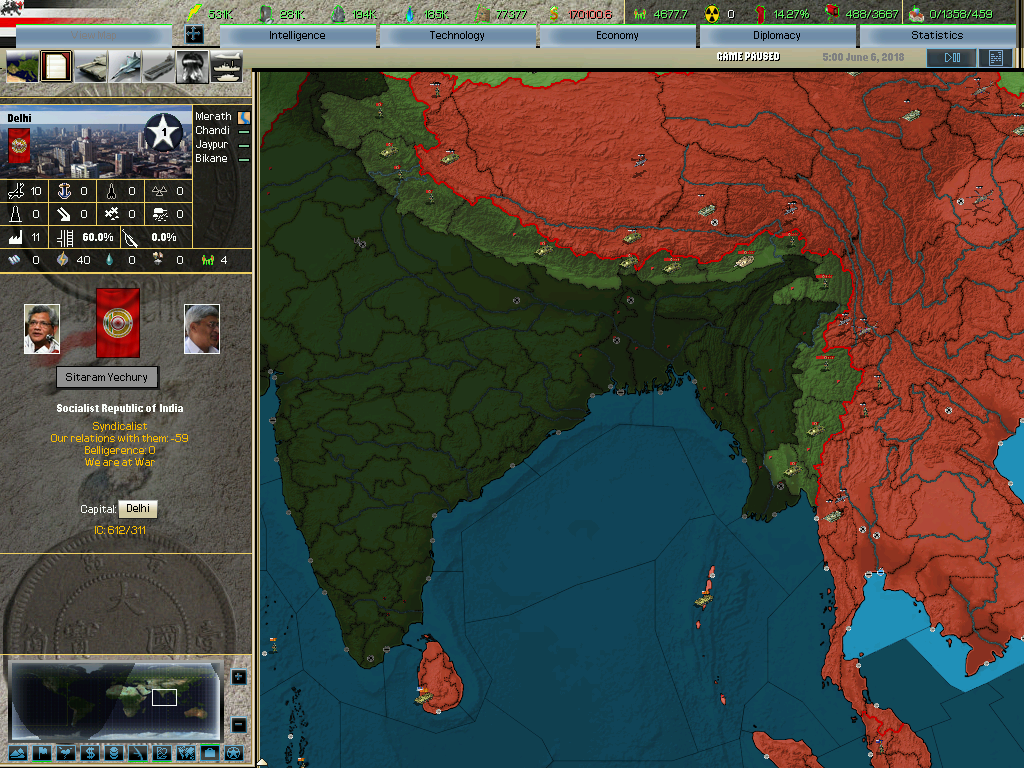The width and height of the screenshot is (1024, 768).
Task: Zoom out the minimap with minus button
Action: 239,725
